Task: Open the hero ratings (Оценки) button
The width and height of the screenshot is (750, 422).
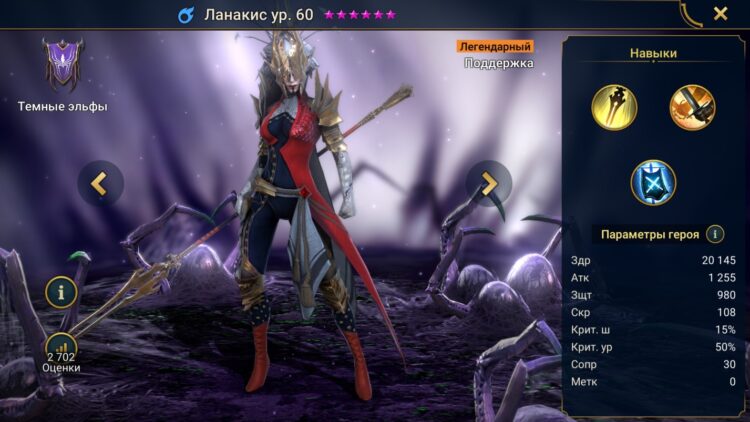Action: pyautogui.click(x=62, y=350)
